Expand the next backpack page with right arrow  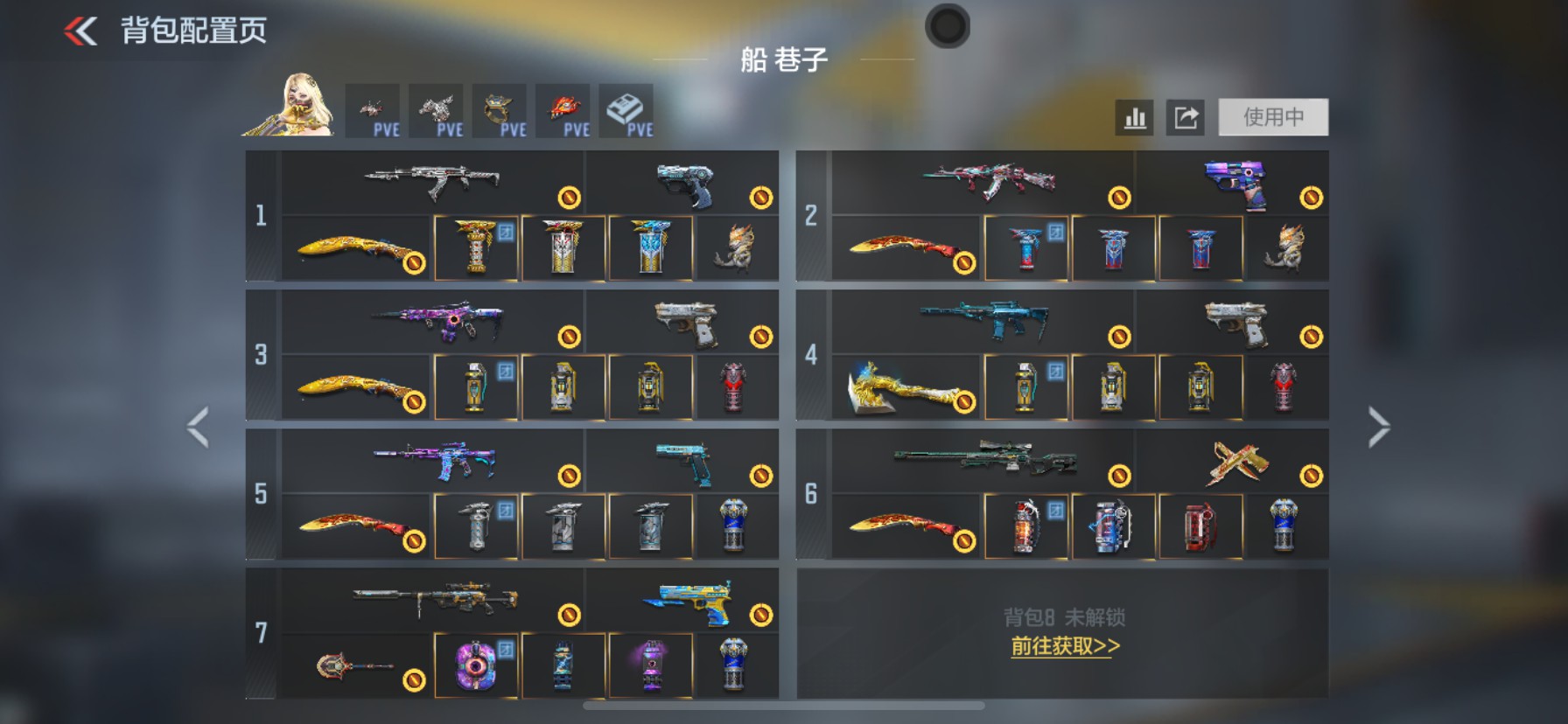1379,426
